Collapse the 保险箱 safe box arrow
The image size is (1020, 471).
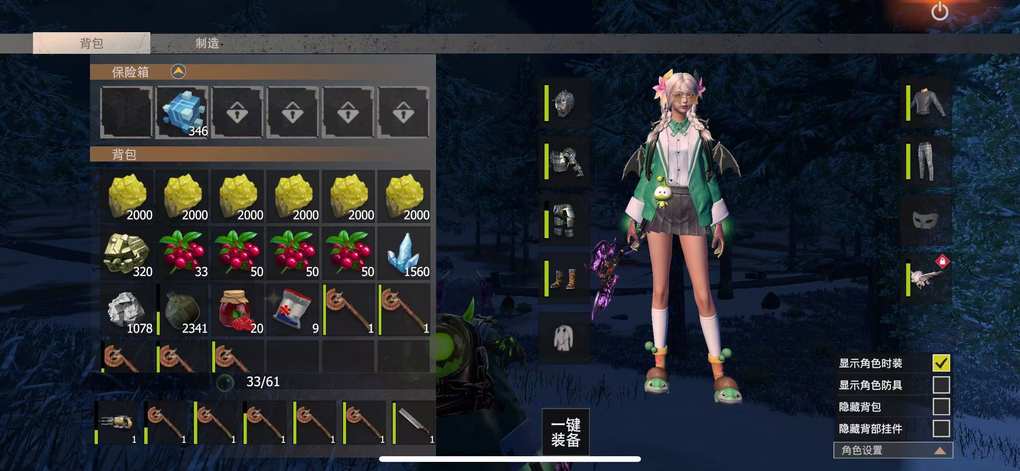pos(178,71)
